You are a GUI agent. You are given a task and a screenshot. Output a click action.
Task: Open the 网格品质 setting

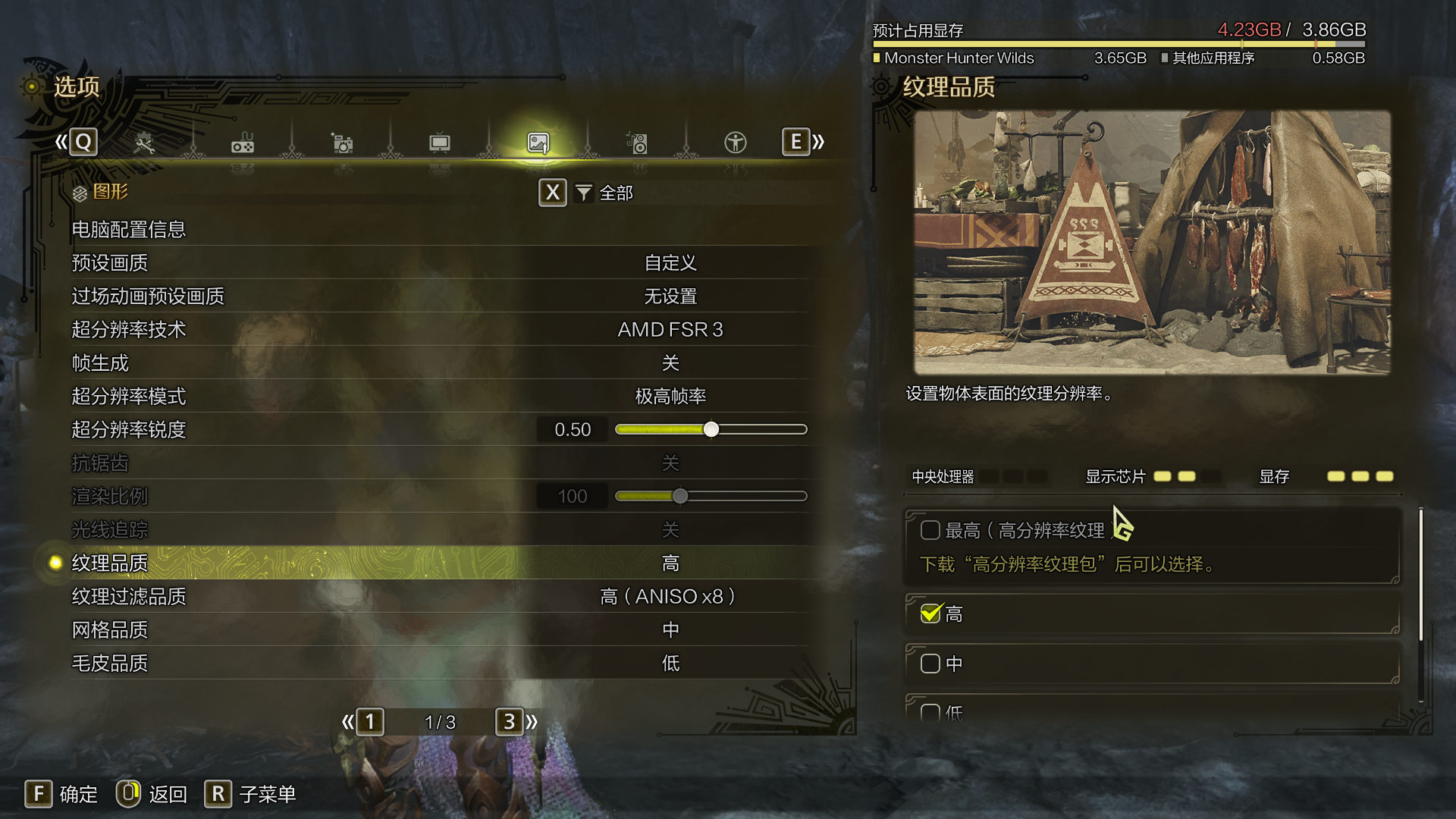tap(440, 629)
